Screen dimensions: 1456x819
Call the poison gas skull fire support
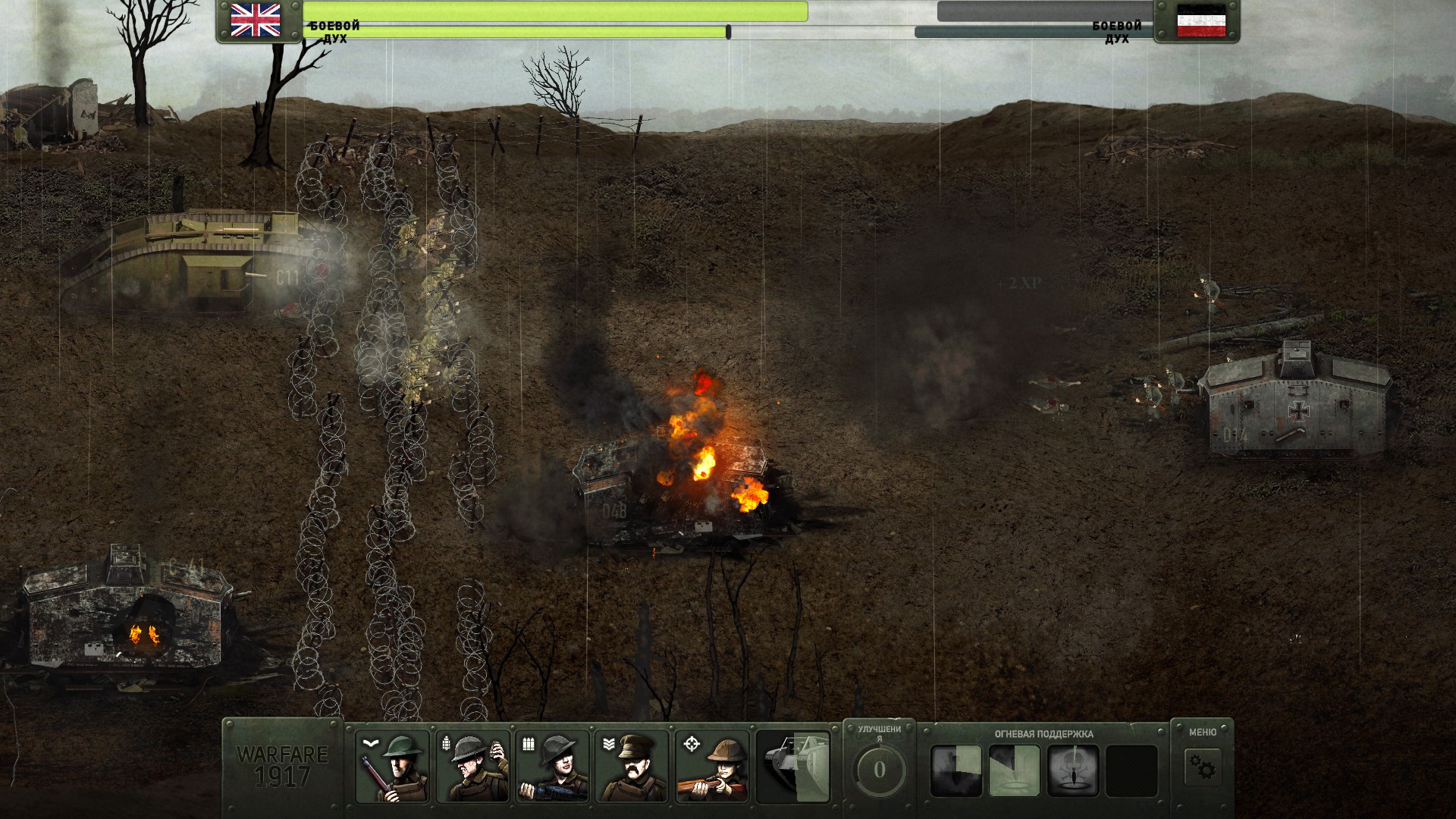point(1074,770)
